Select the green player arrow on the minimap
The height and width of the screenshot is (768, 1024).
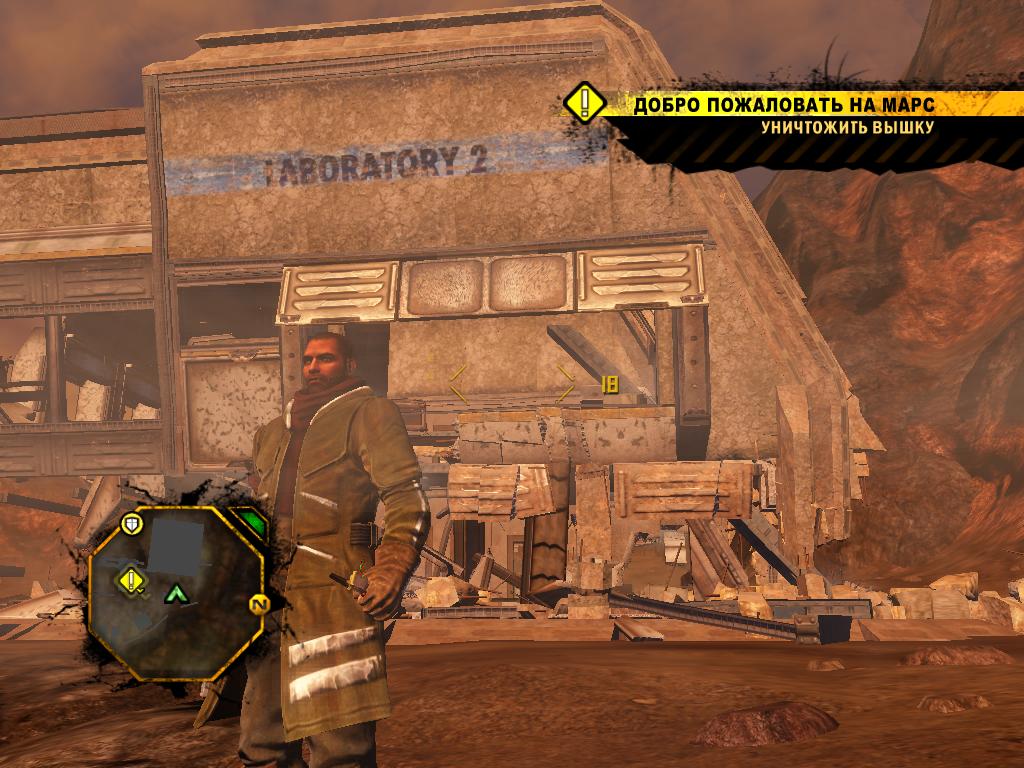tap(177, 594)
